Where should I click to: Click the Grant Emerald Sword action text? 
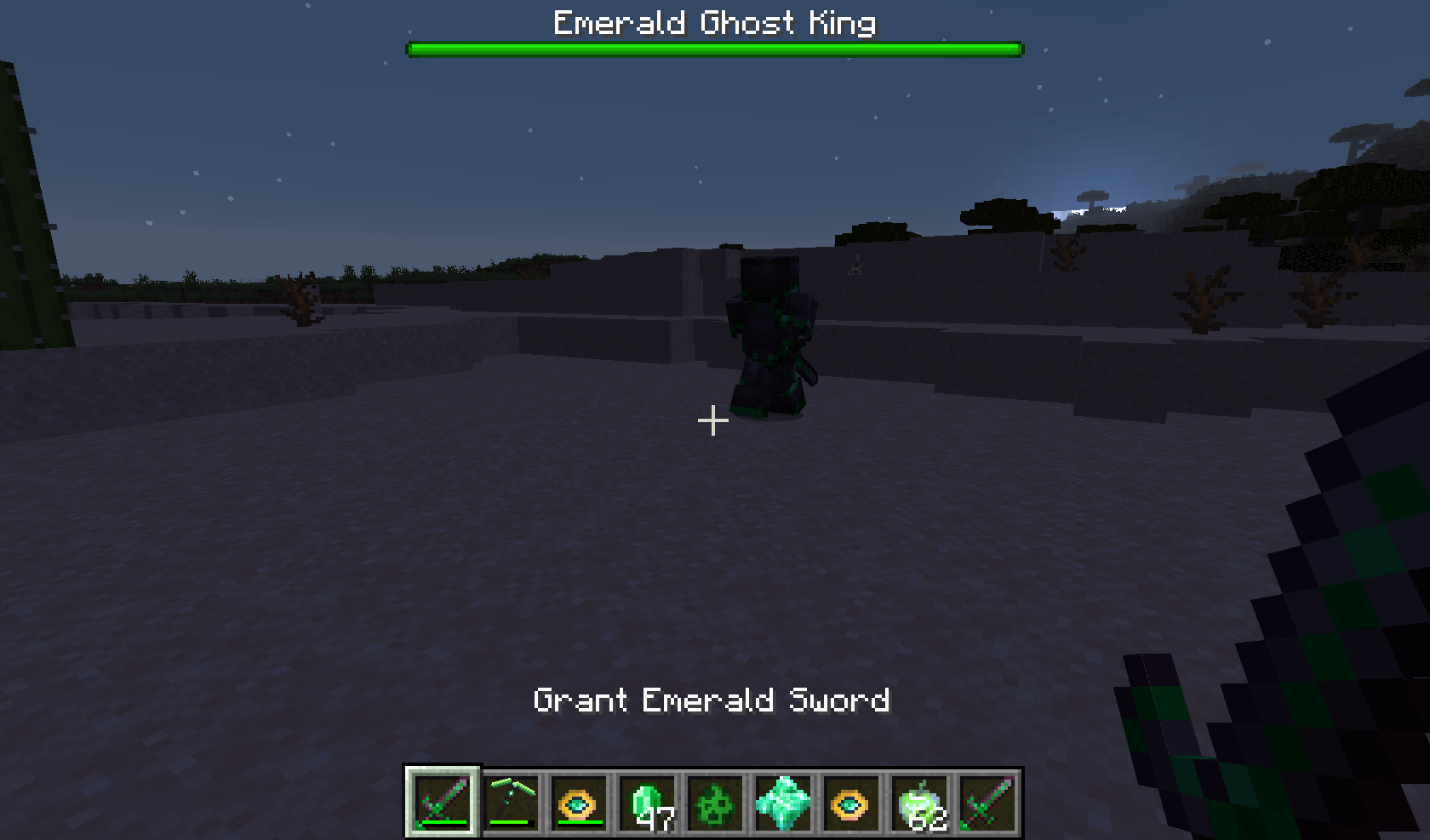click(x=712, y=701)
